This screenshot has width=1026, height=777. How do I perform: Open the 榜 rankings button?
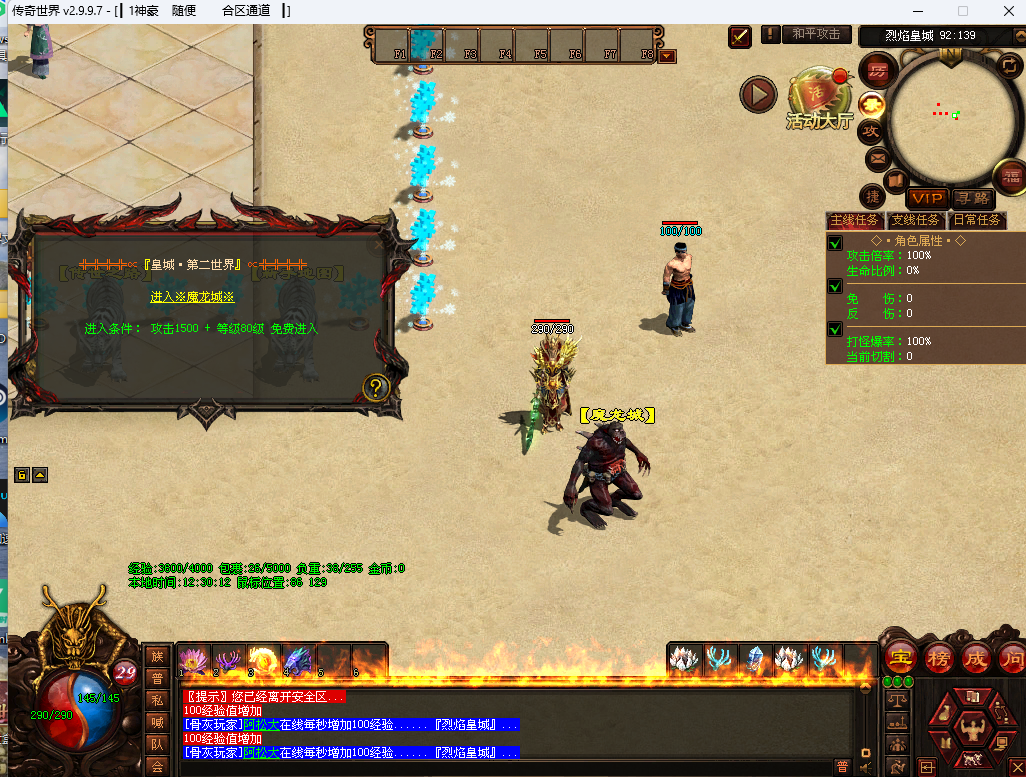click(x=939, y=658)
